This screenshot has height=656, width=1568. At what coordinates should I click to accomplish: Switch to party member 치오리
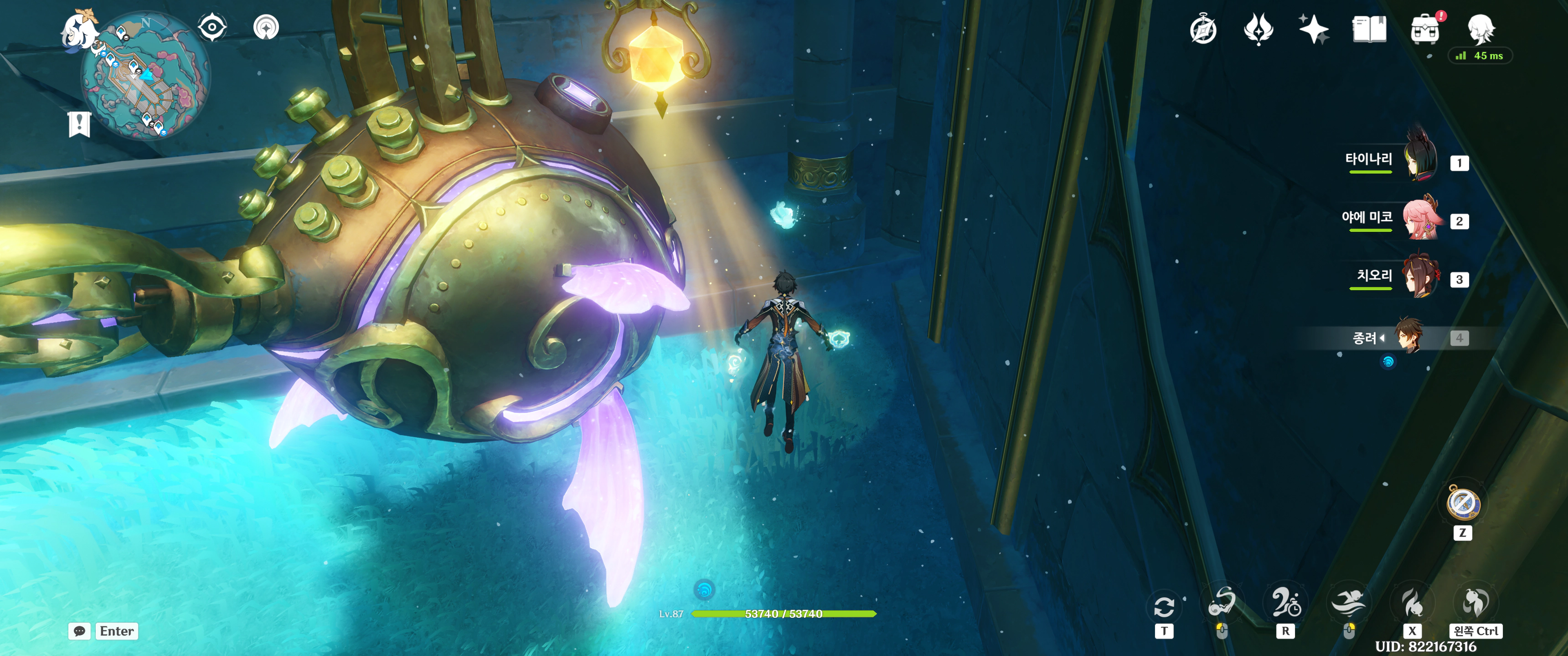pyautogui.click(x=1421, y=277)
